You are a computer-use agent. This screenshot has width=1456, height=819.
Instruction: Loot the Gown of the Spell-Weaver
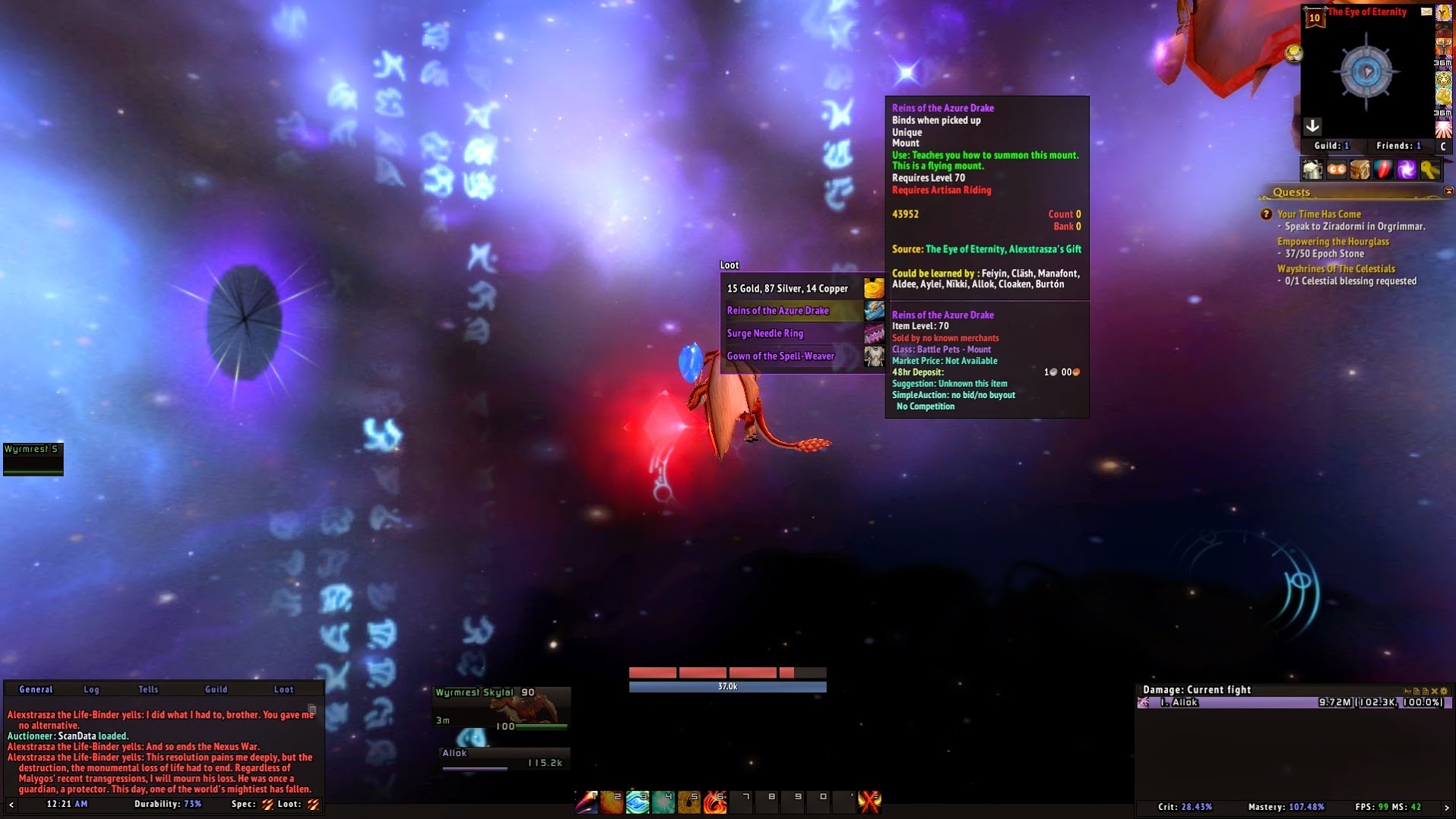[780, 356]
